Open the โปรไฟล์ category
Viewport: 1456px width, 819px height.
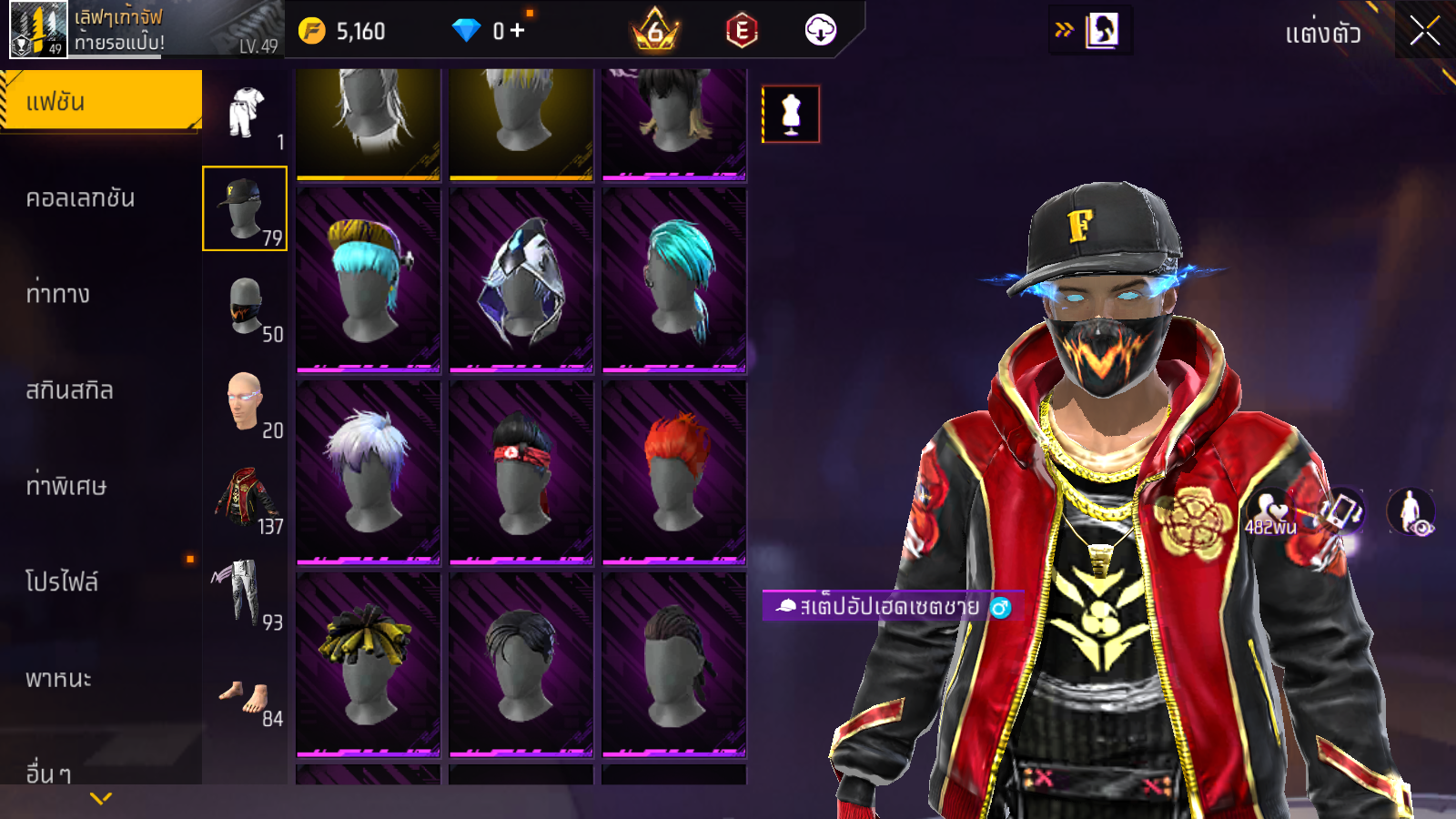coord(62,582)
